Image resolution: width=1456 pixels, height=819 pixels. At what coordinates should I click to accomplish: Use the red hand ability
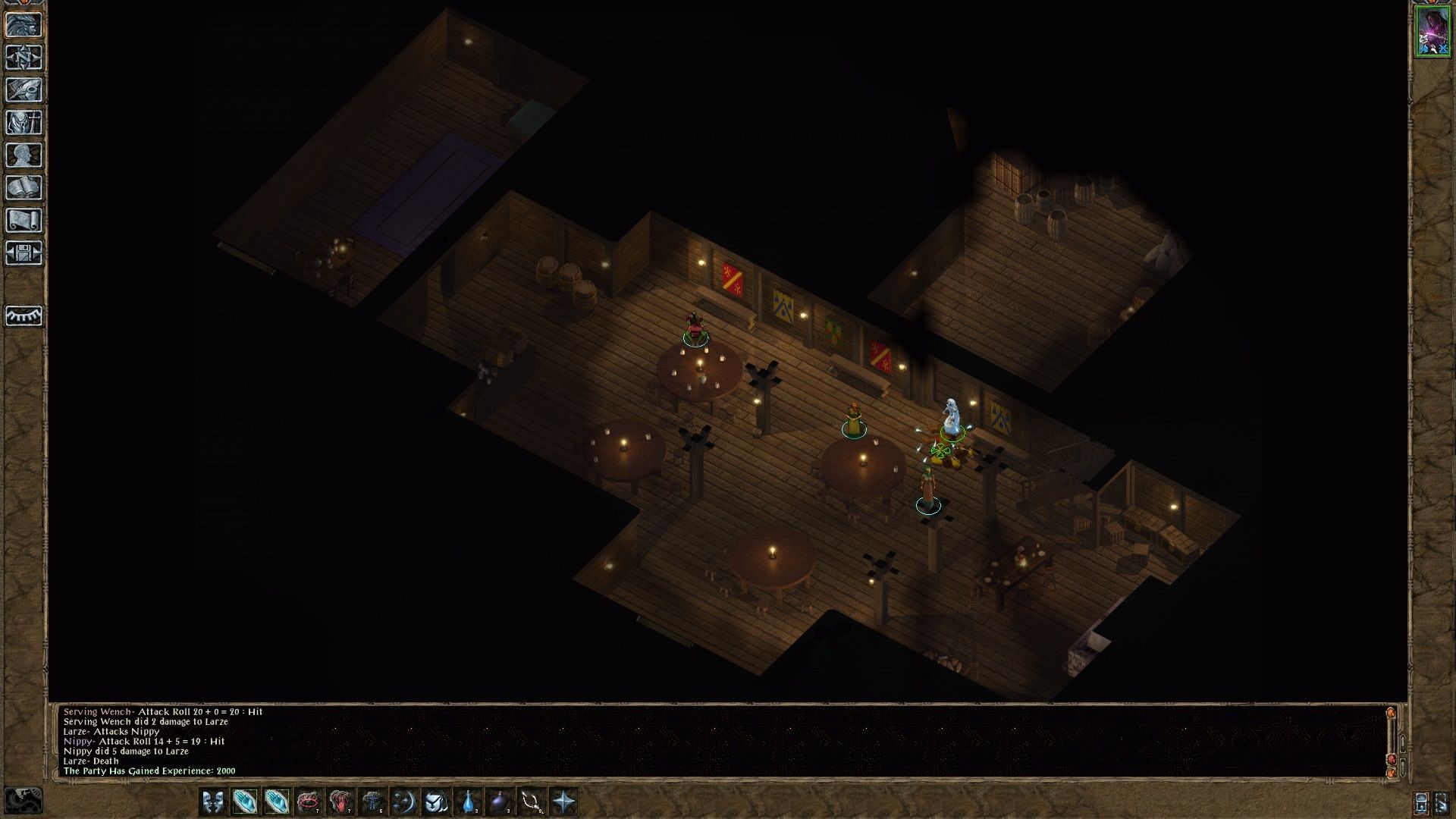[x=340, y=802]
